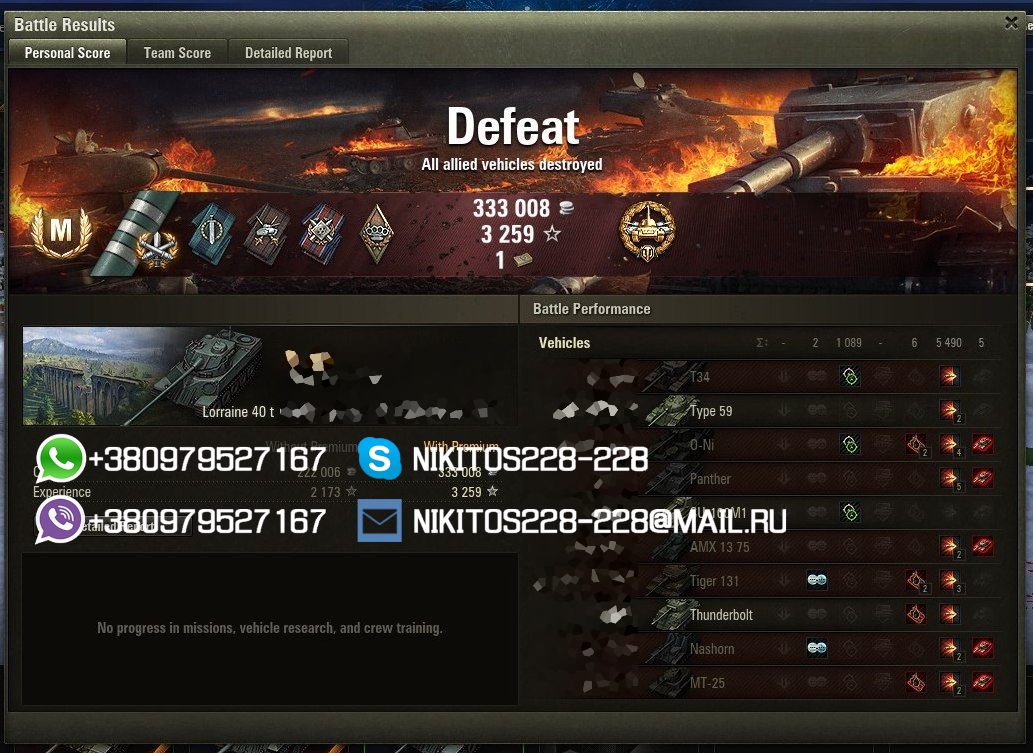1033x753 pixels.
Task: Click the gold tank medal icon
Action: (647, 231)
